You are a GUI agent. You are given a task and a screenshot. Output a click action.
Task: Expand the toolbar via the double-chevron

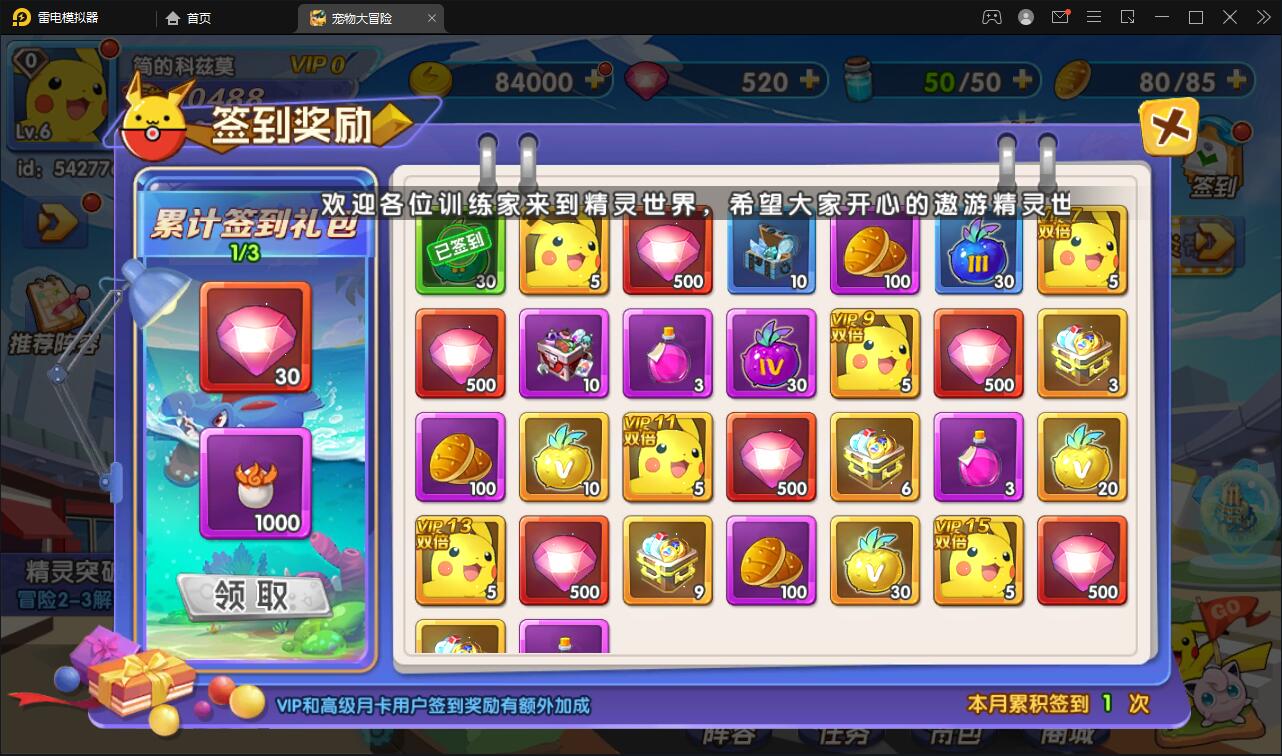(1262, 17)
